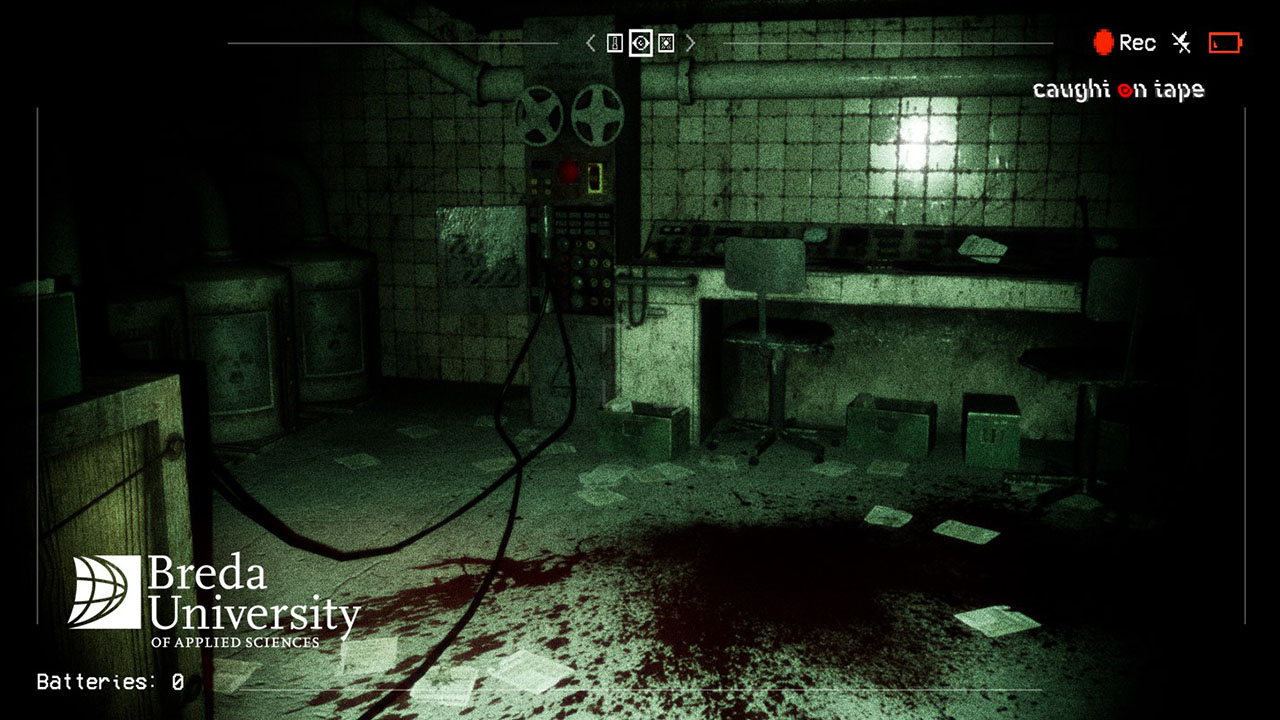The height and width of the screenshot is (720, 1280).
Task: Select the first camera mode icon
Action: coord(615,43)
